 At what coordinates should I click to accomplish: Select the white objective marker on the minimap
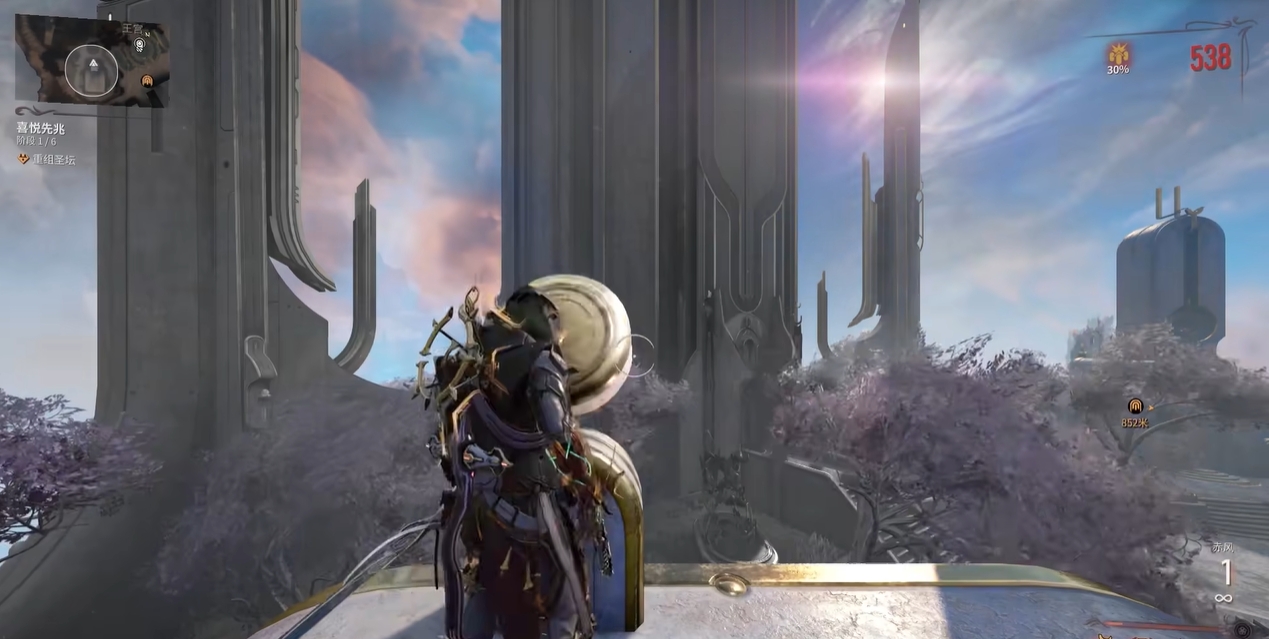(x=139, y=45)
